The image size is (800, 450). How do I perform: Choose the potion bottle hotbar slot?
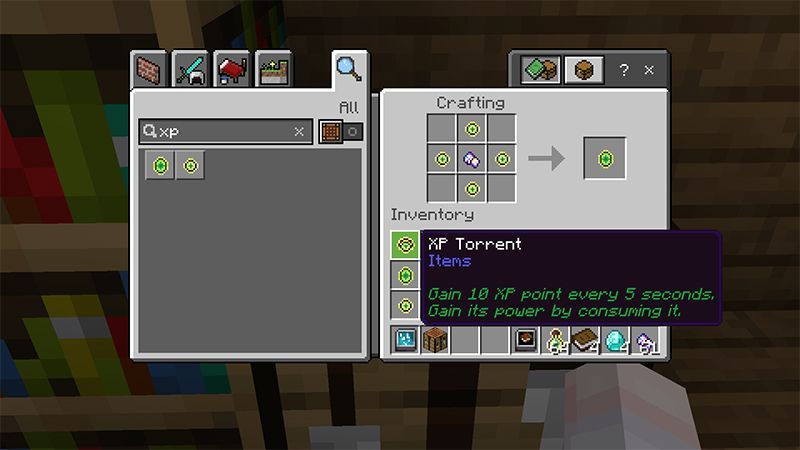(556, 340)
